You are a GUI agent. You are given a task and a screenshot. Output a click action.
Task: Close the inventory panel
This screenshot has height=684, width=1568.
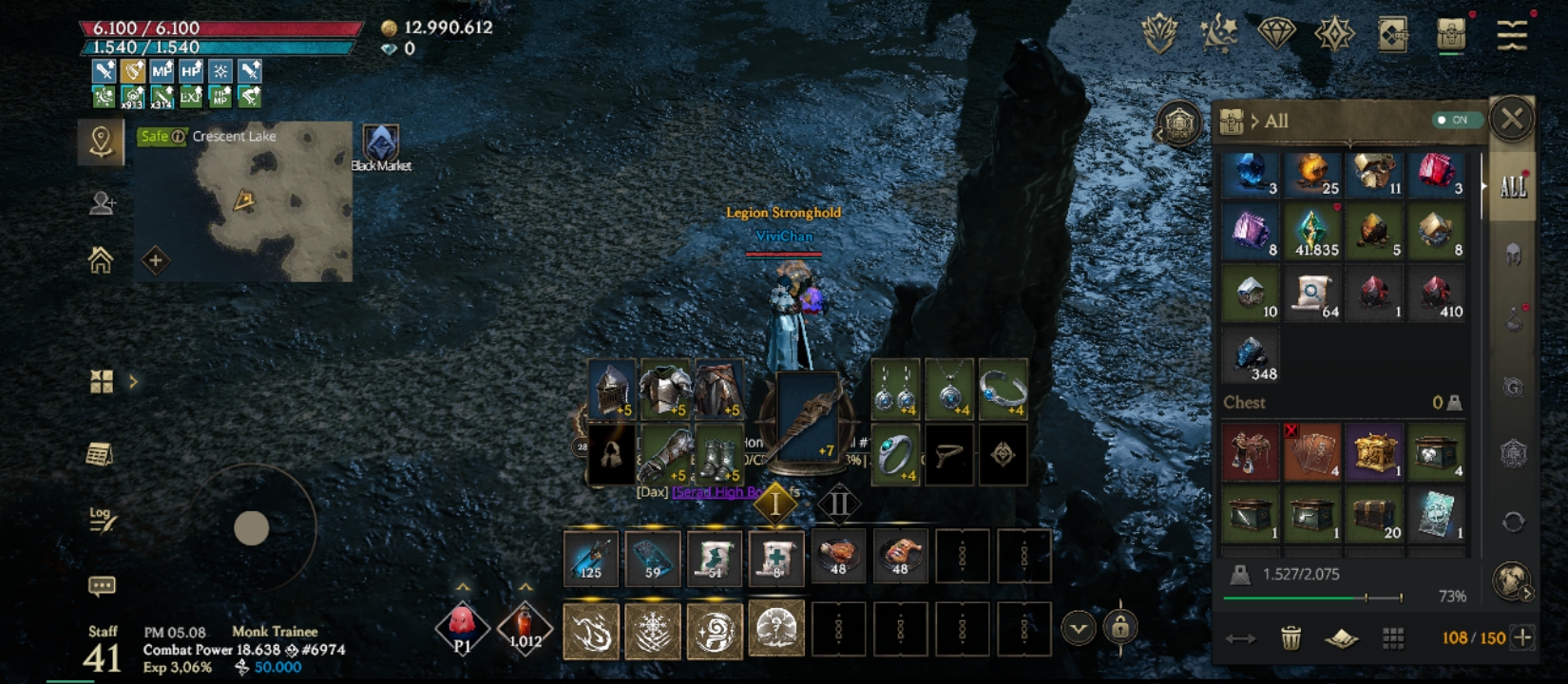coord(1512,120)
